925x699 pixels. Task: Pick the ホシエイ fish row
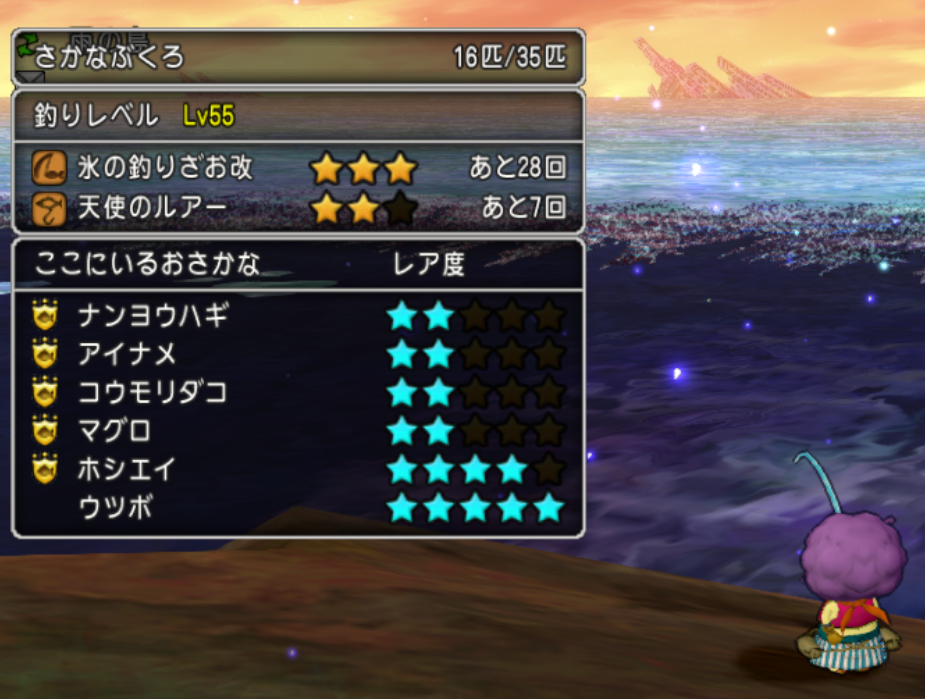[128, 469]
